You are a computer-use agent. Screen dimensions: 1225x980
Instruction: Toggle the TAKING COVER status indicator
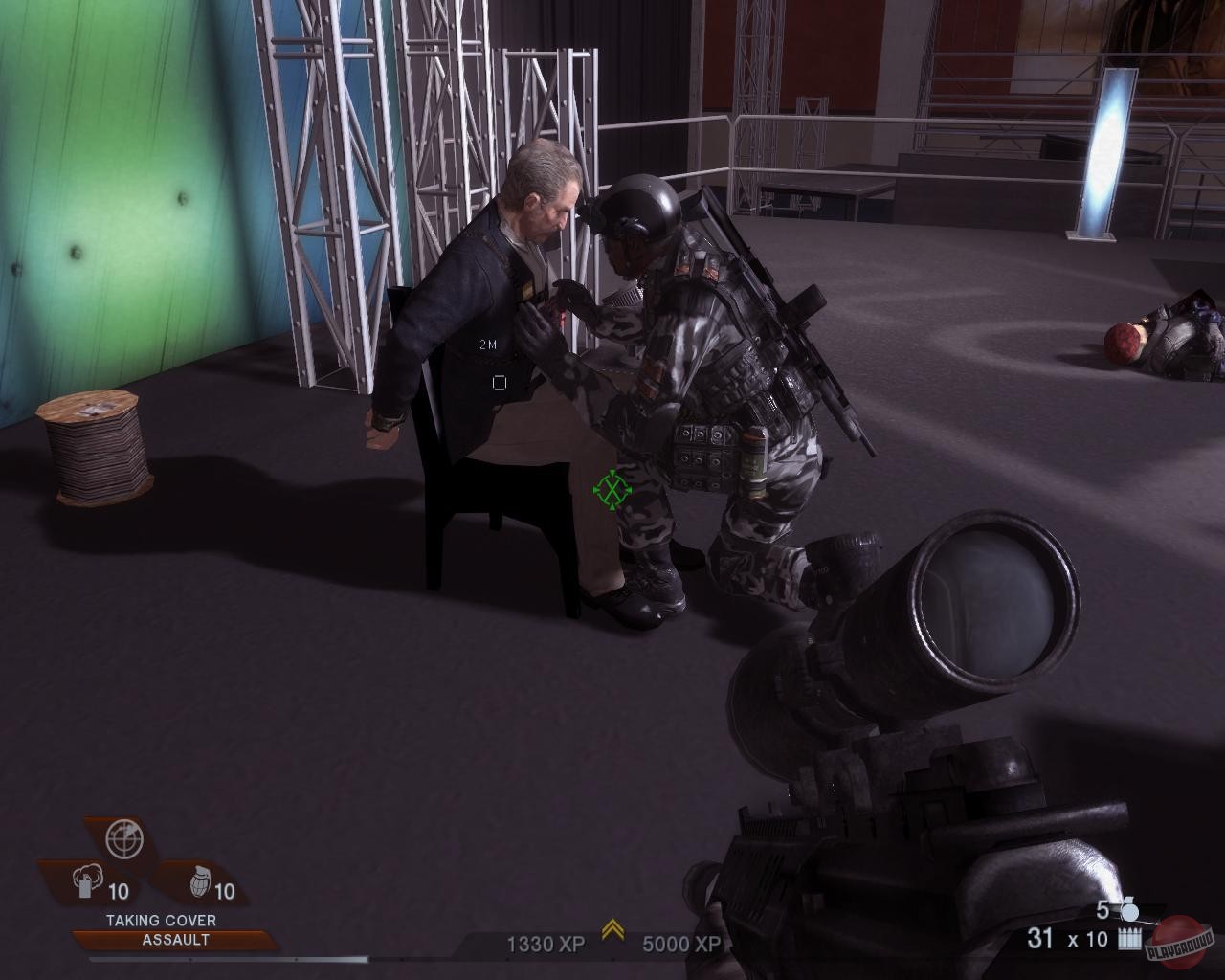click(x=160, y=920)
